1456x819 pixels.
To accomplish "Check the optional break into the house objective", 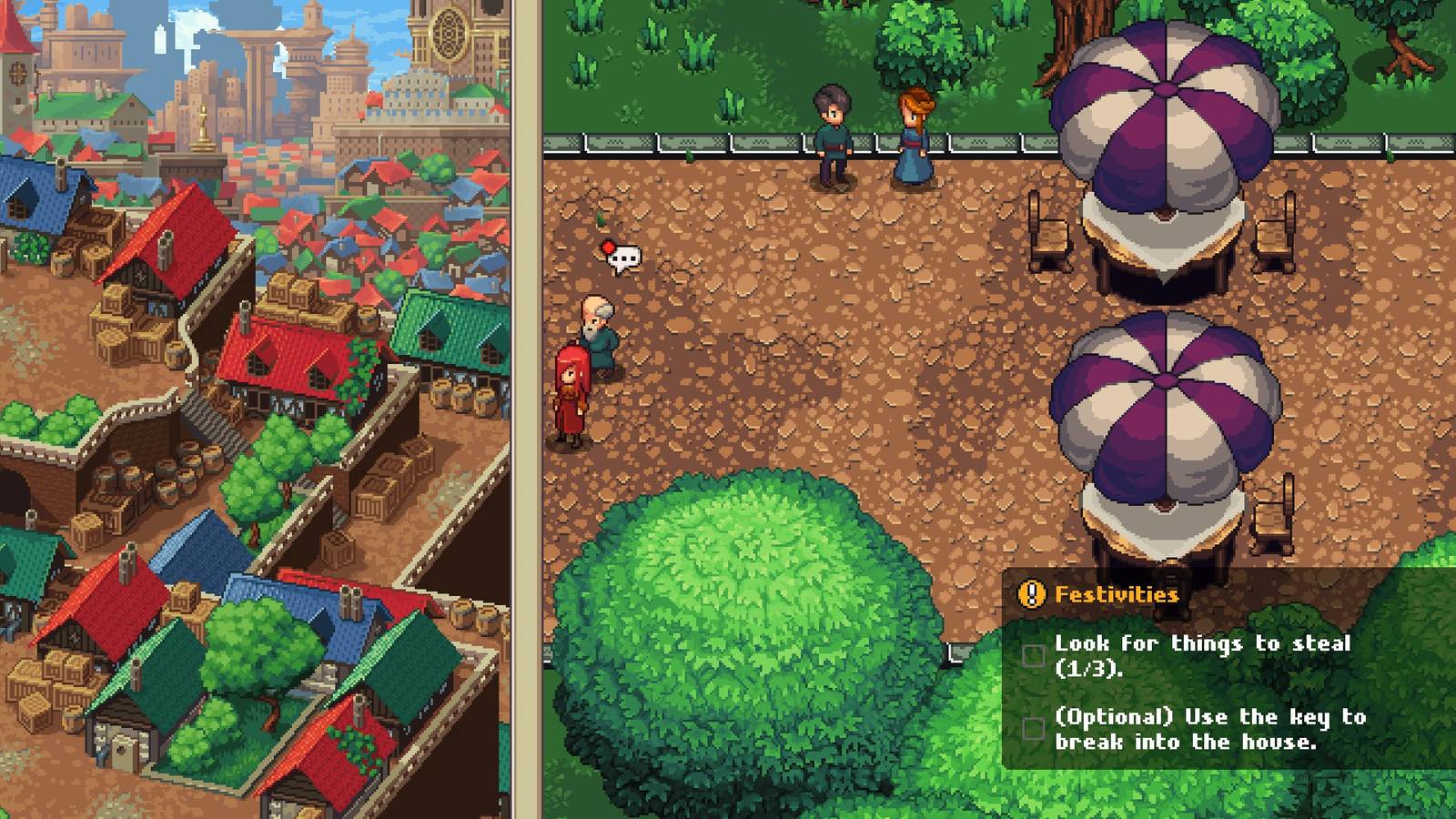I will pyautogui.click(x=1032, y=728).
